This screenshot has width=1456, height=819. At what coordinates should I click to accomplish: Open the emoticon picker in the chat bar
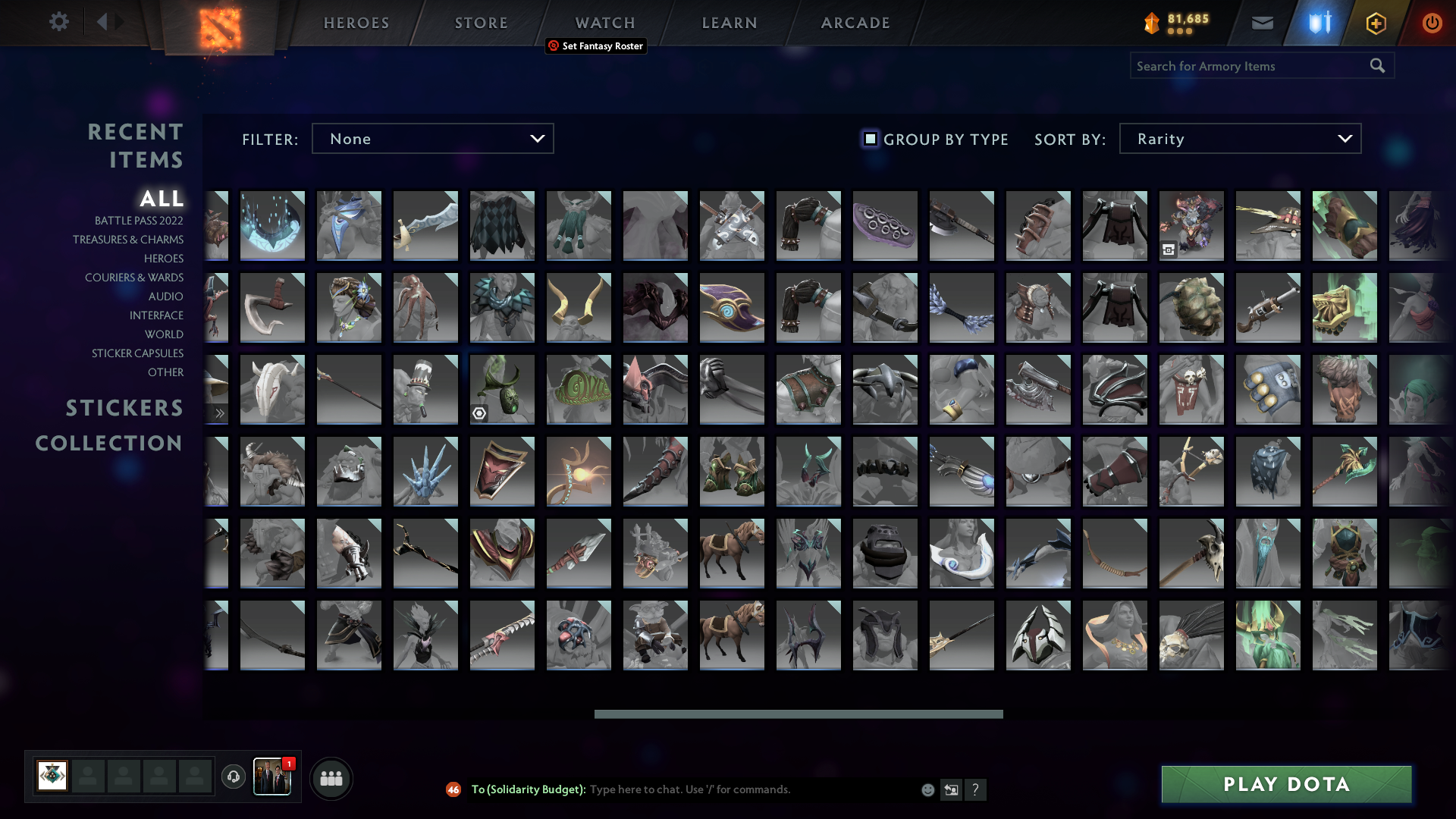pyautogui.click(x=927, y=789)
